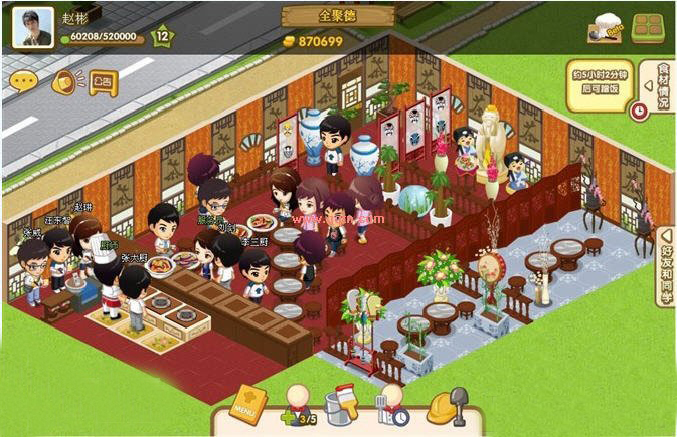677x437 pixels.
Task: Open the green farm plots icon
Action: 649,27
